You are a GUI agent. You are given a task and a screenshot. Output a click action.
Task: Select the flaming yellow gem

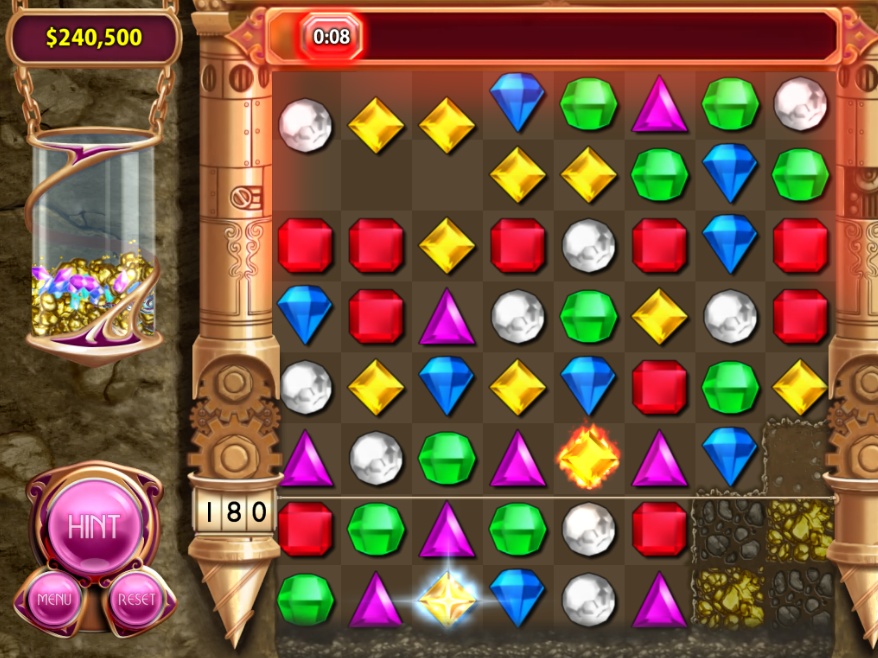click(x=588, y=458)
